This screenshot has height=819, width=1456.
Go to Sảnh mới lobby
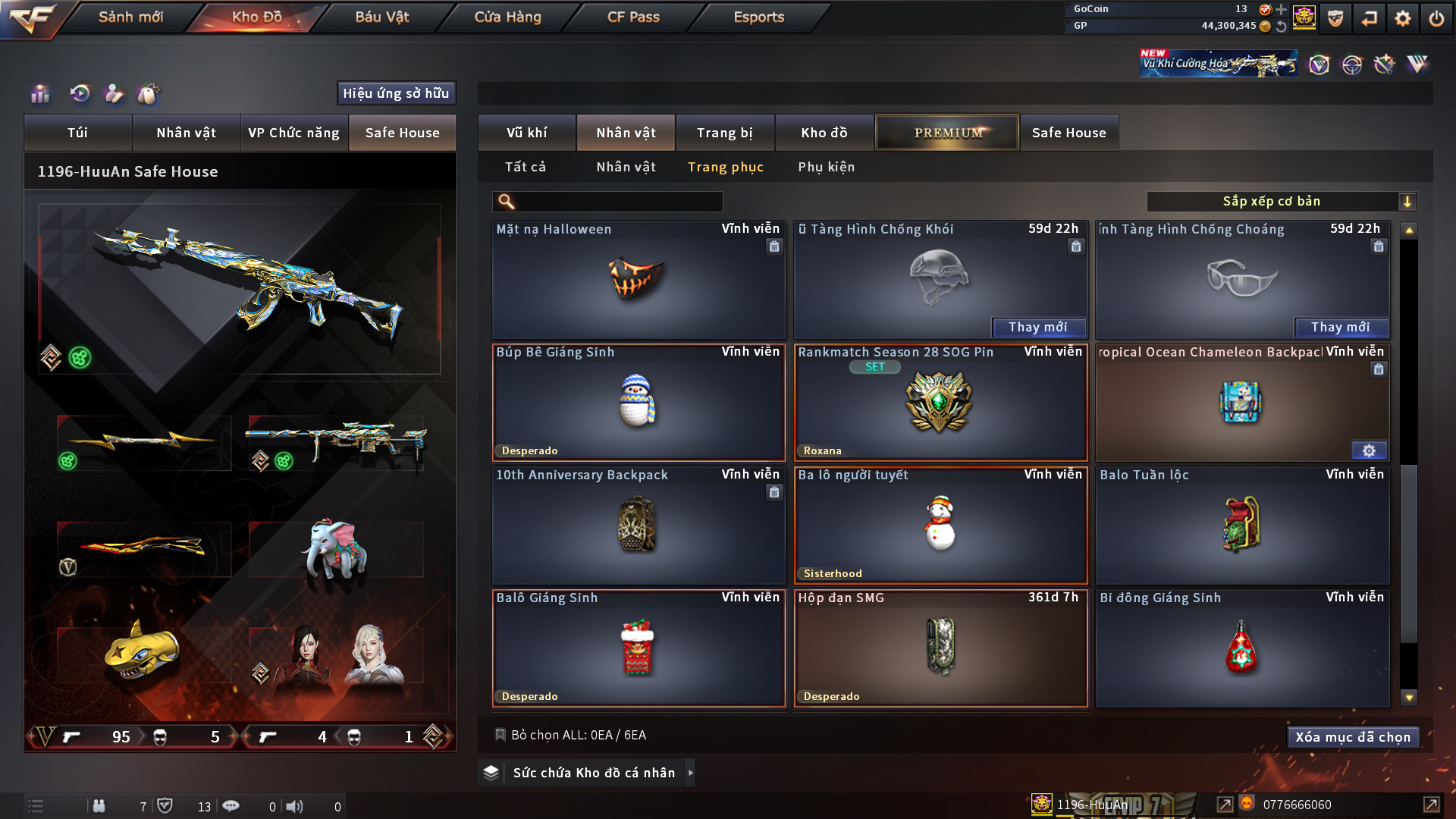130,17
